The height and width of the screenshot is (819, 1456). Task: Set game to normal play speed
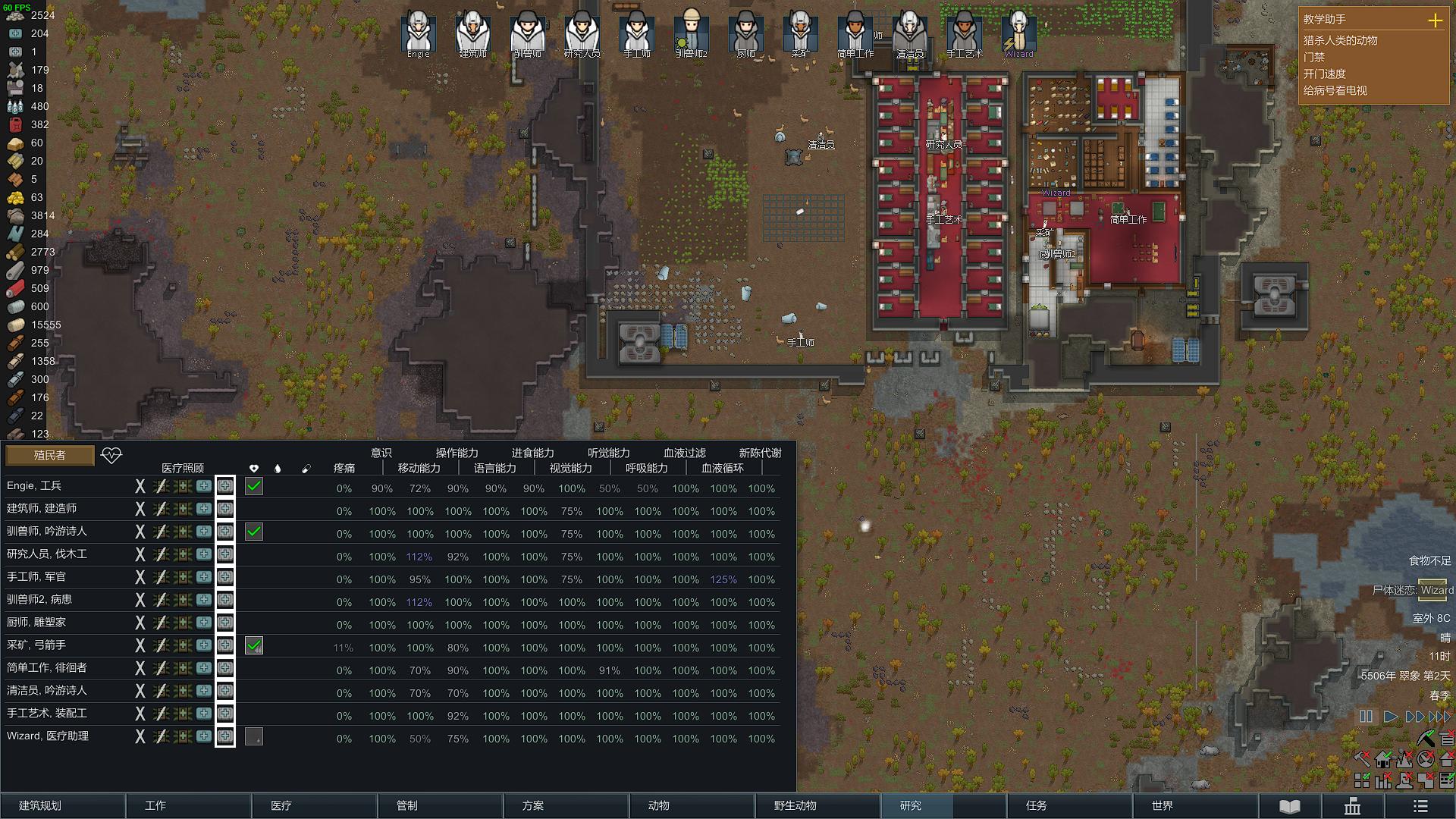point(1390,717)
